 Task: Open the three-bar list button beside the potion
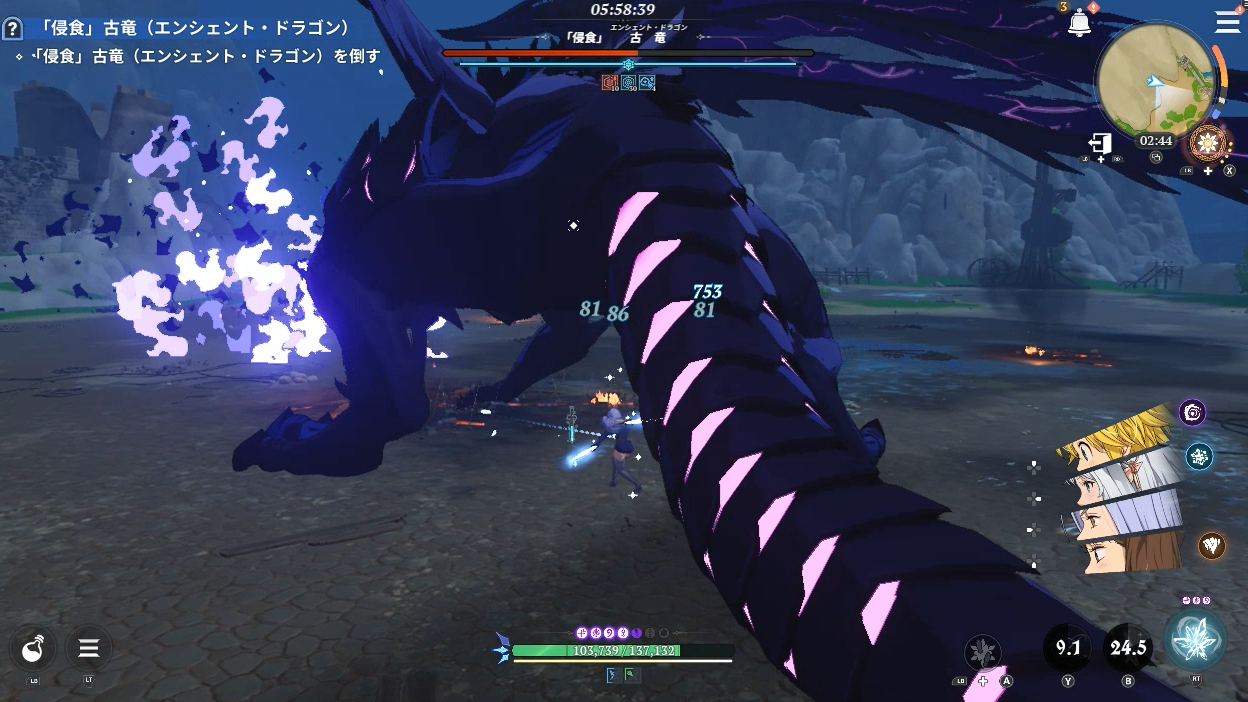(x=88, y=649)
